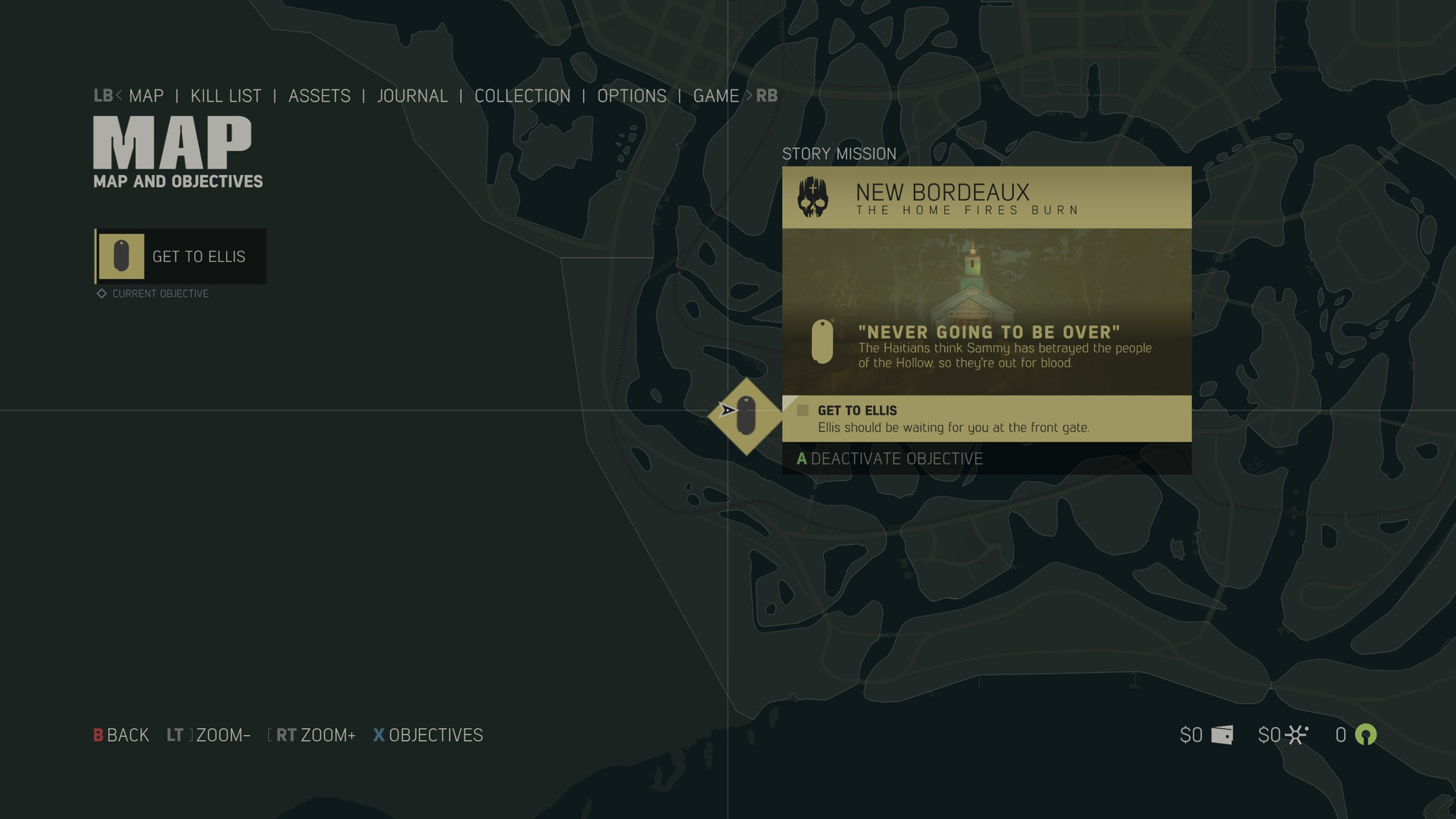Zoom the map out

point(209,735)
